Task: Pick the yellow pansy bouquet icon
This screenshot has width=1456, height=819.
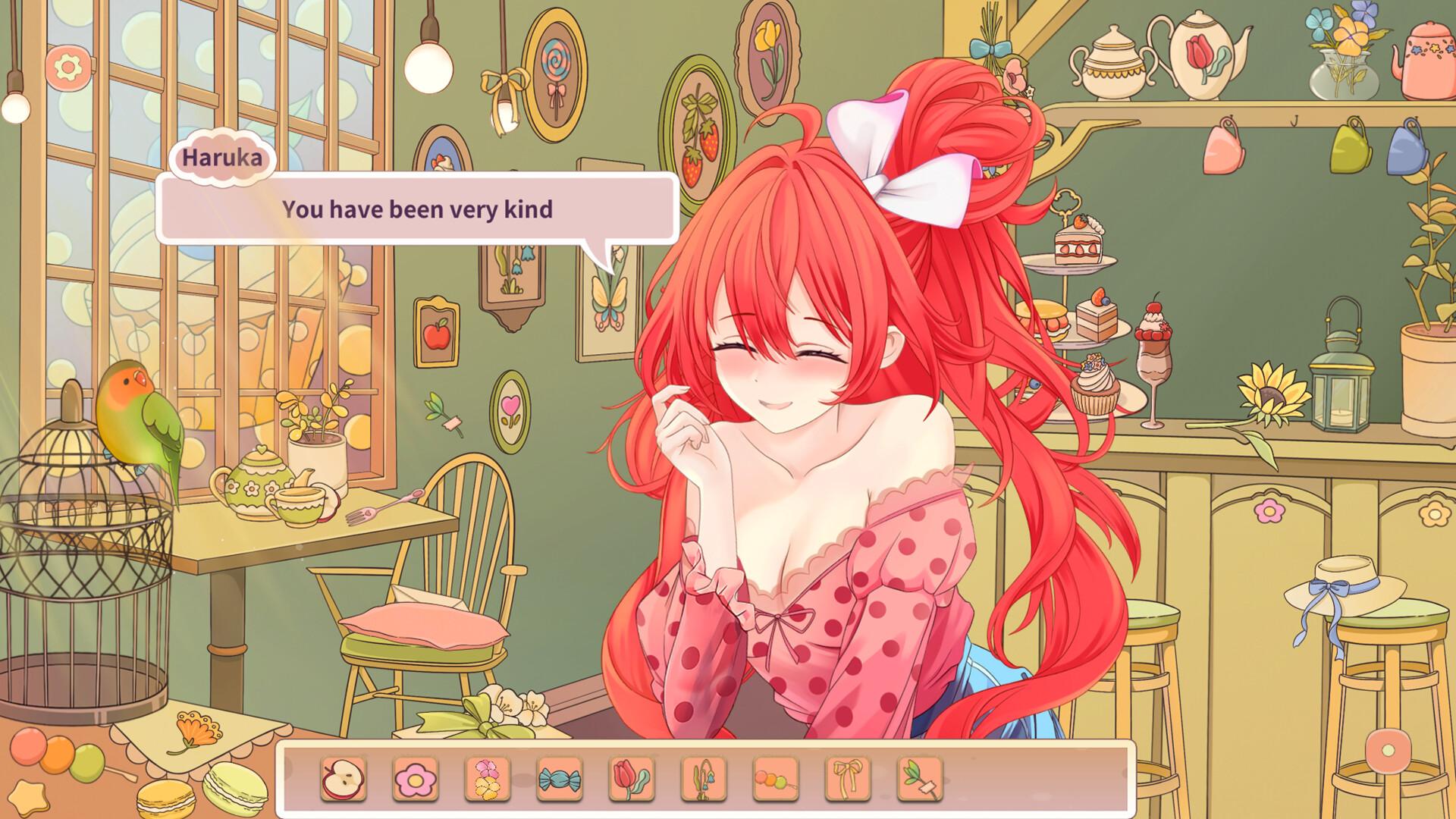Action: pyautogui.click(x=485, y=778)
